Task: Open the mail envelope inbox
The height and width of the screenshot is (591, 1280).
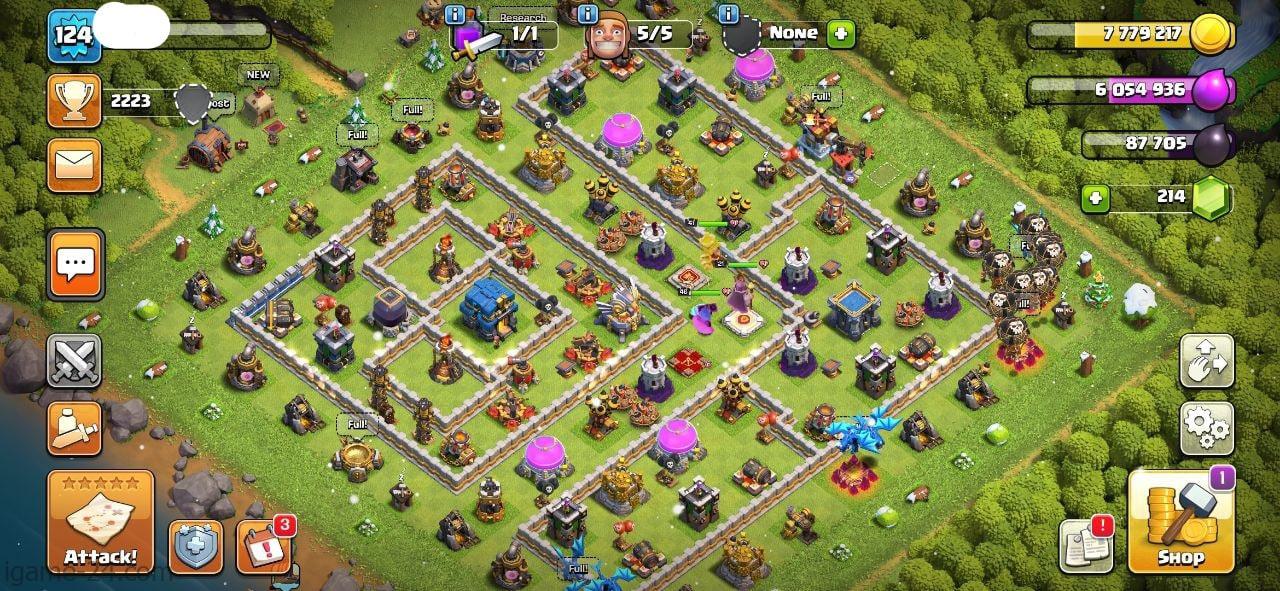Action: (75, 165)
